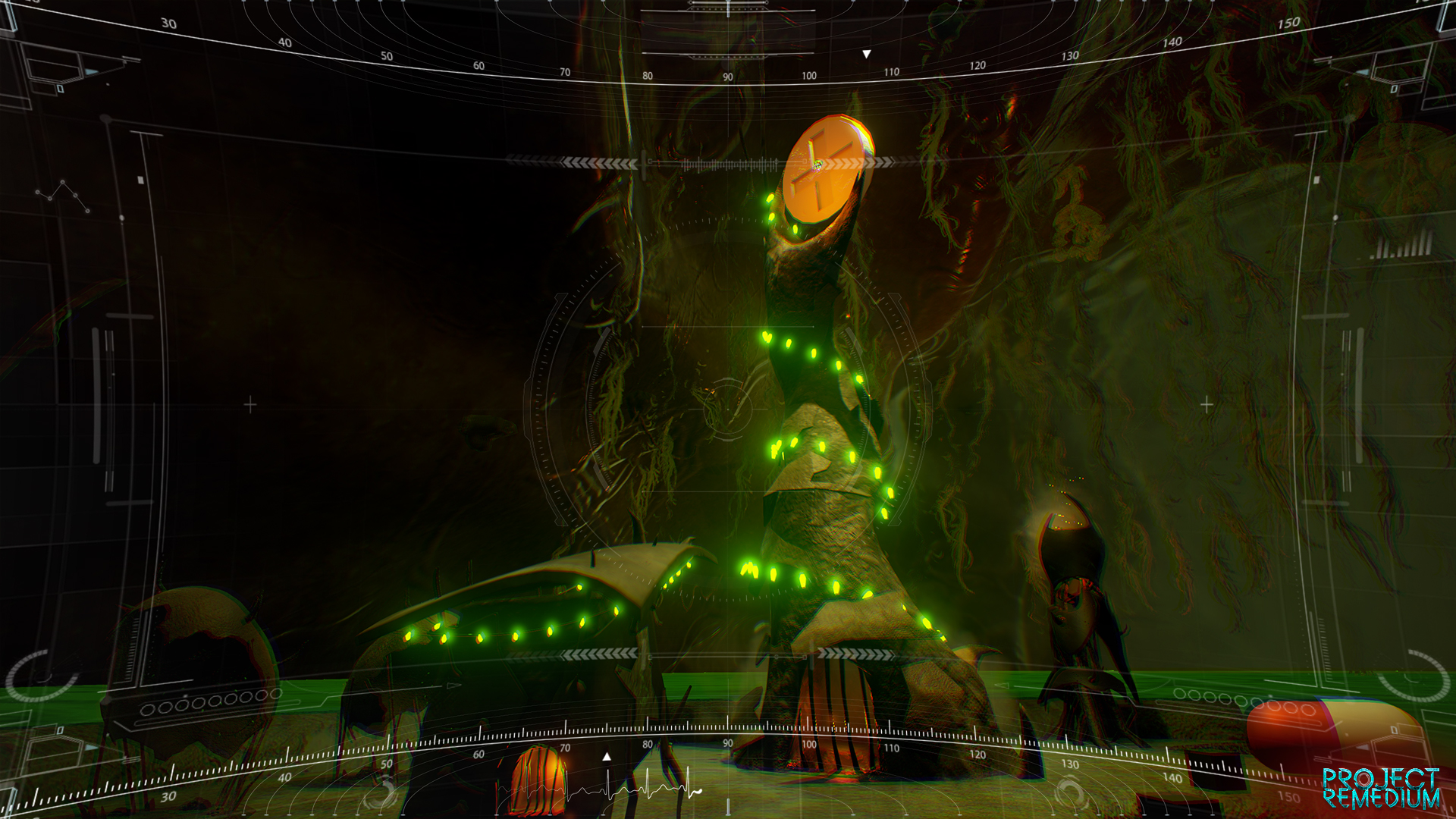
Task: Click the white triangle marker atop the compass
Action: click(x=864, y=53)
